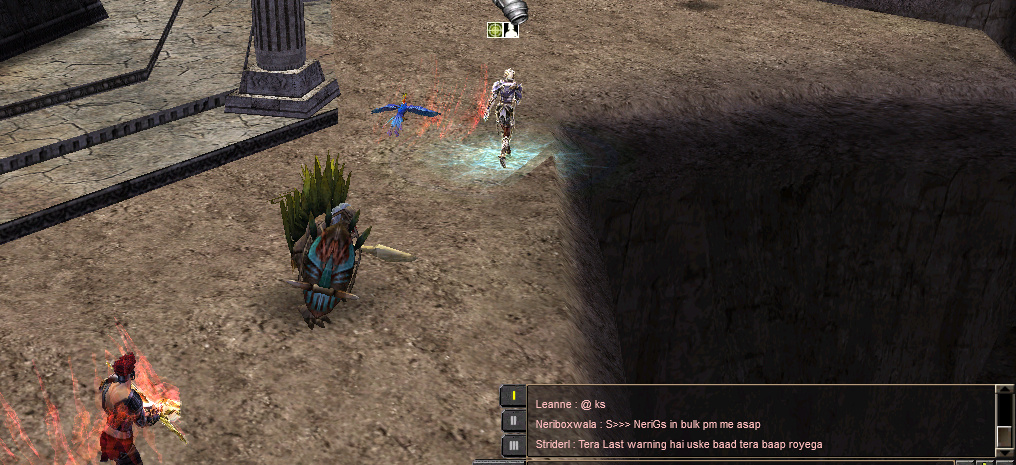Click the green crosshair target icon

495,30
